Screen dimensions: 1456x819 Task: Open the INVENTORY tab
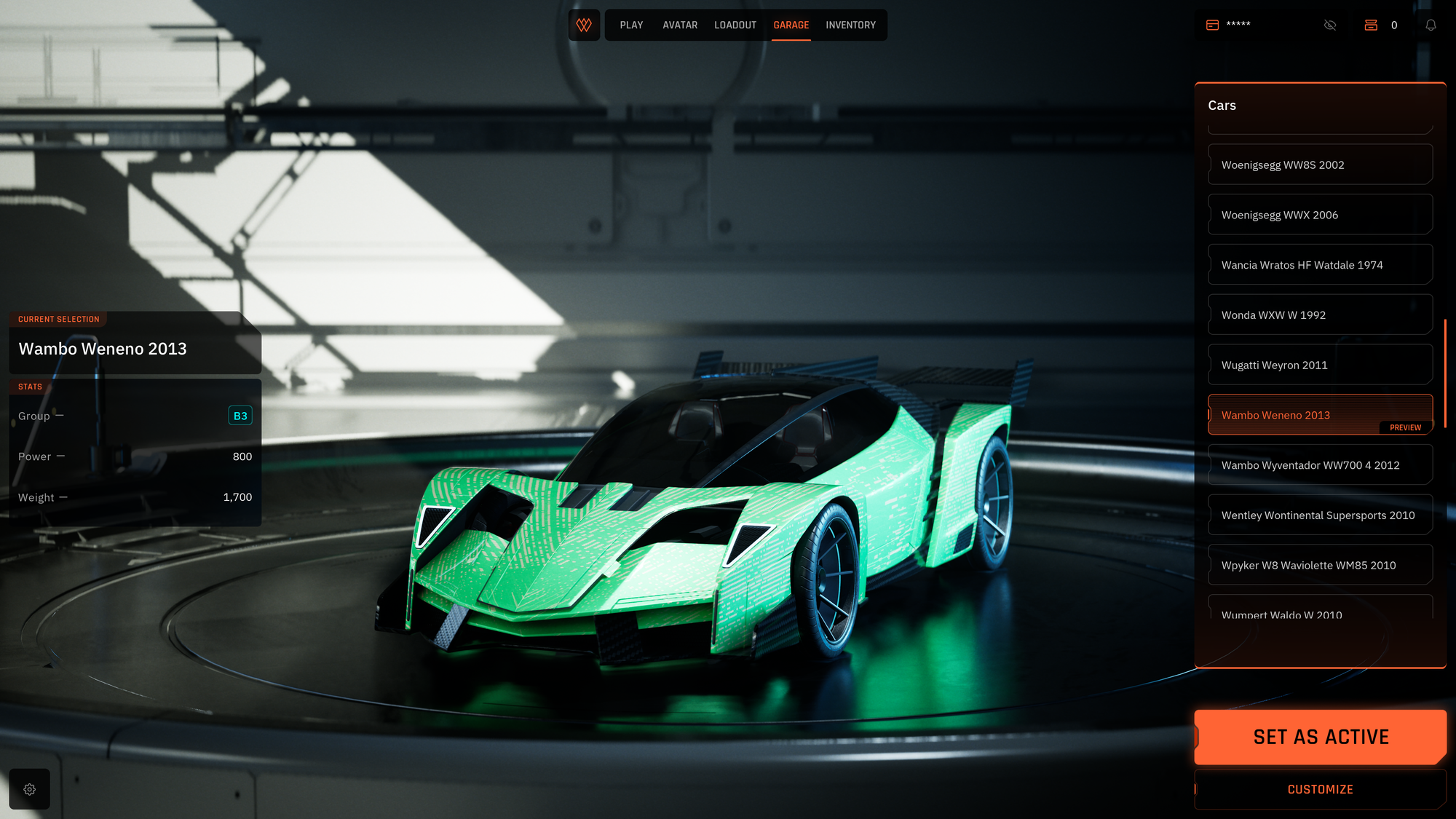click(x=850, y=25)
